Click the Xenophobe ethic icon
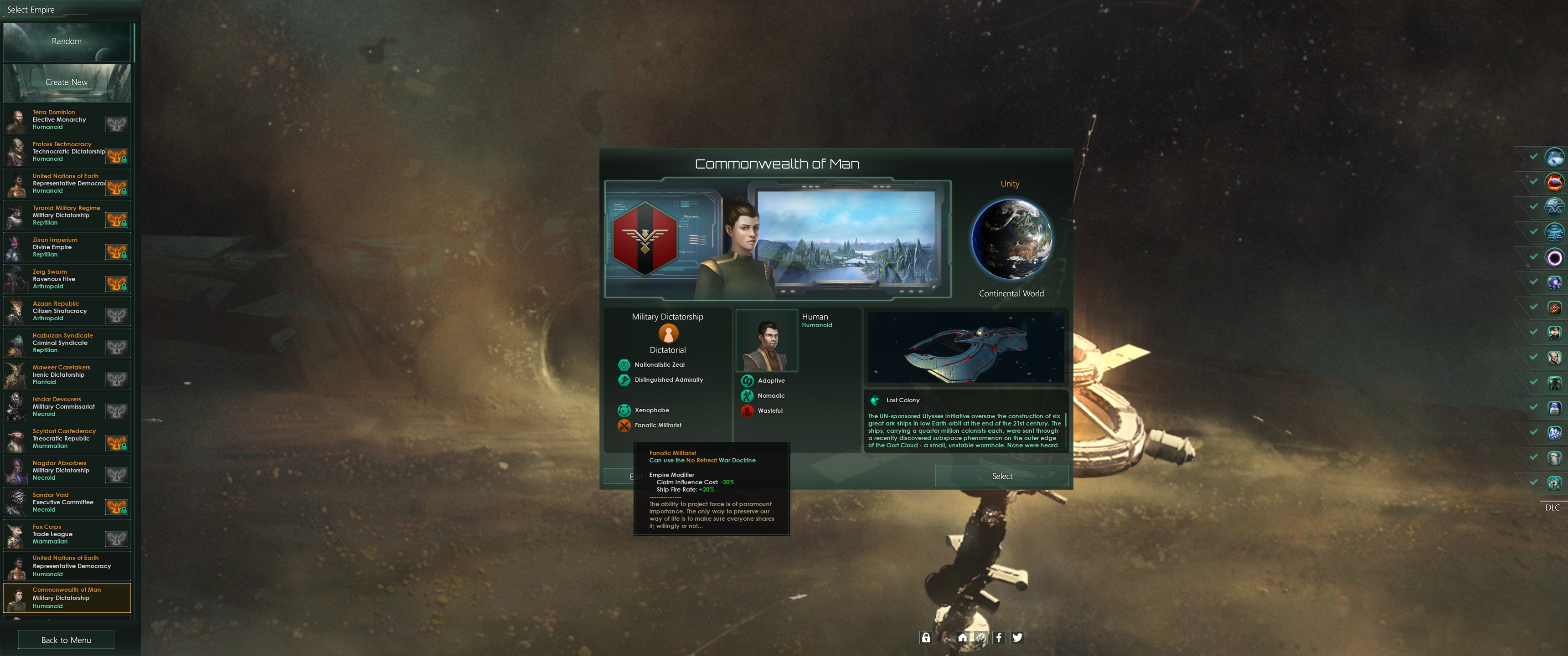This screenshot has width=1568, height=656. tap(624, 410)
